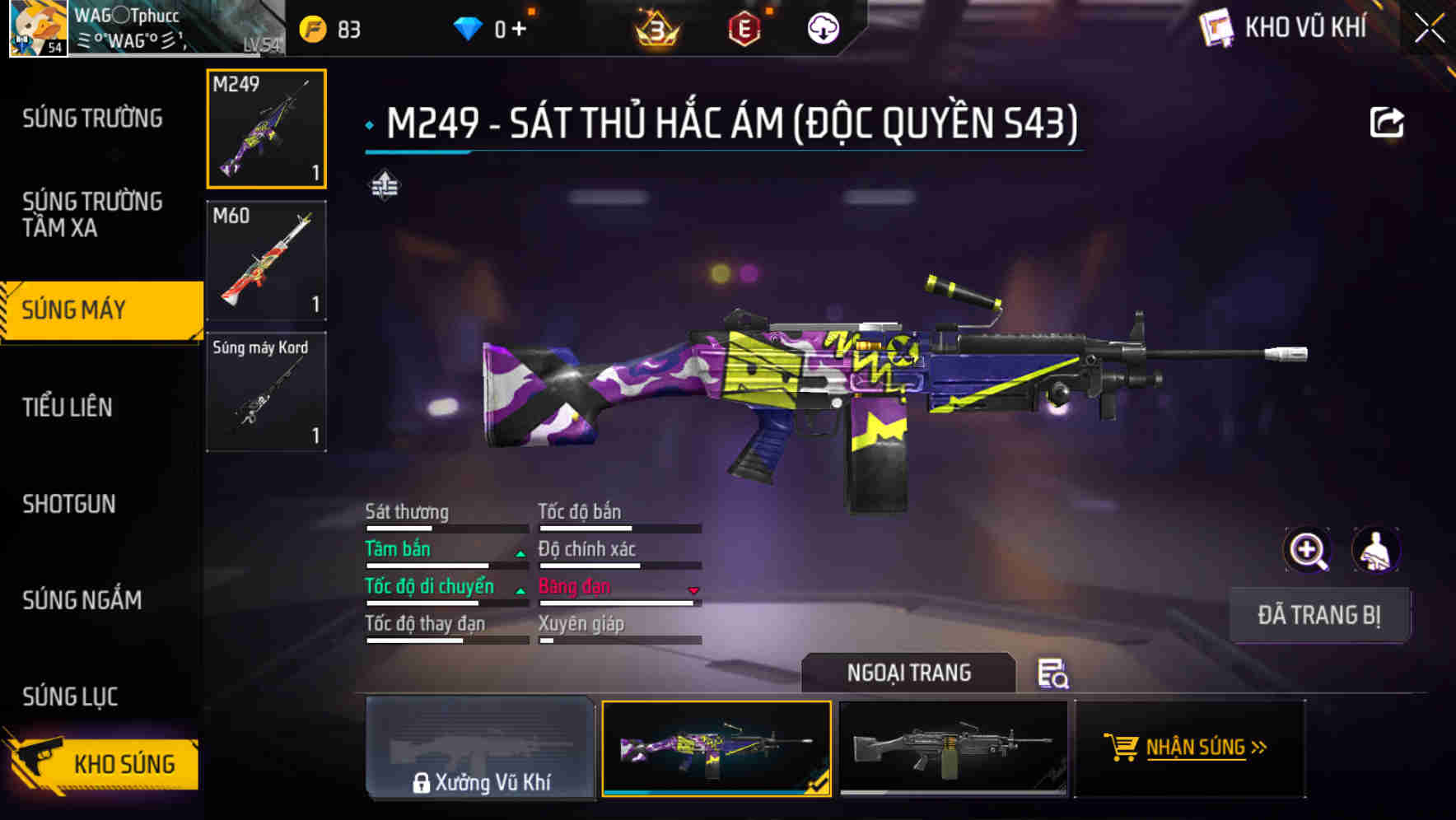1456x820 pixels.
Task: Click the cloud download icon in top bar
Action: click(x=821, y=27)
